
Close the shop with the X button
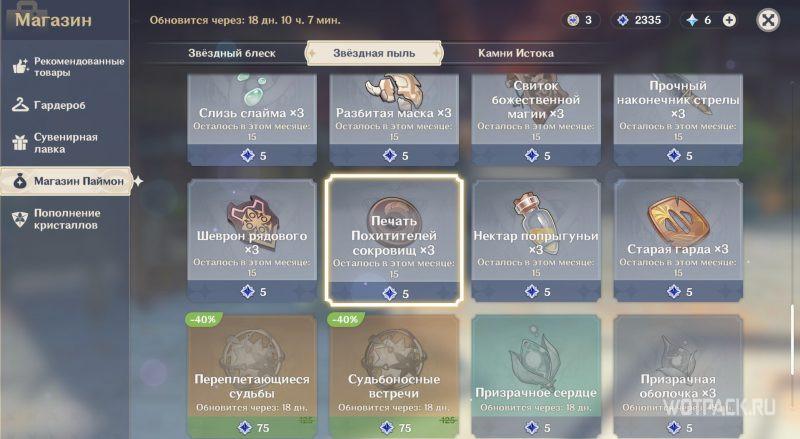(768, 20)
